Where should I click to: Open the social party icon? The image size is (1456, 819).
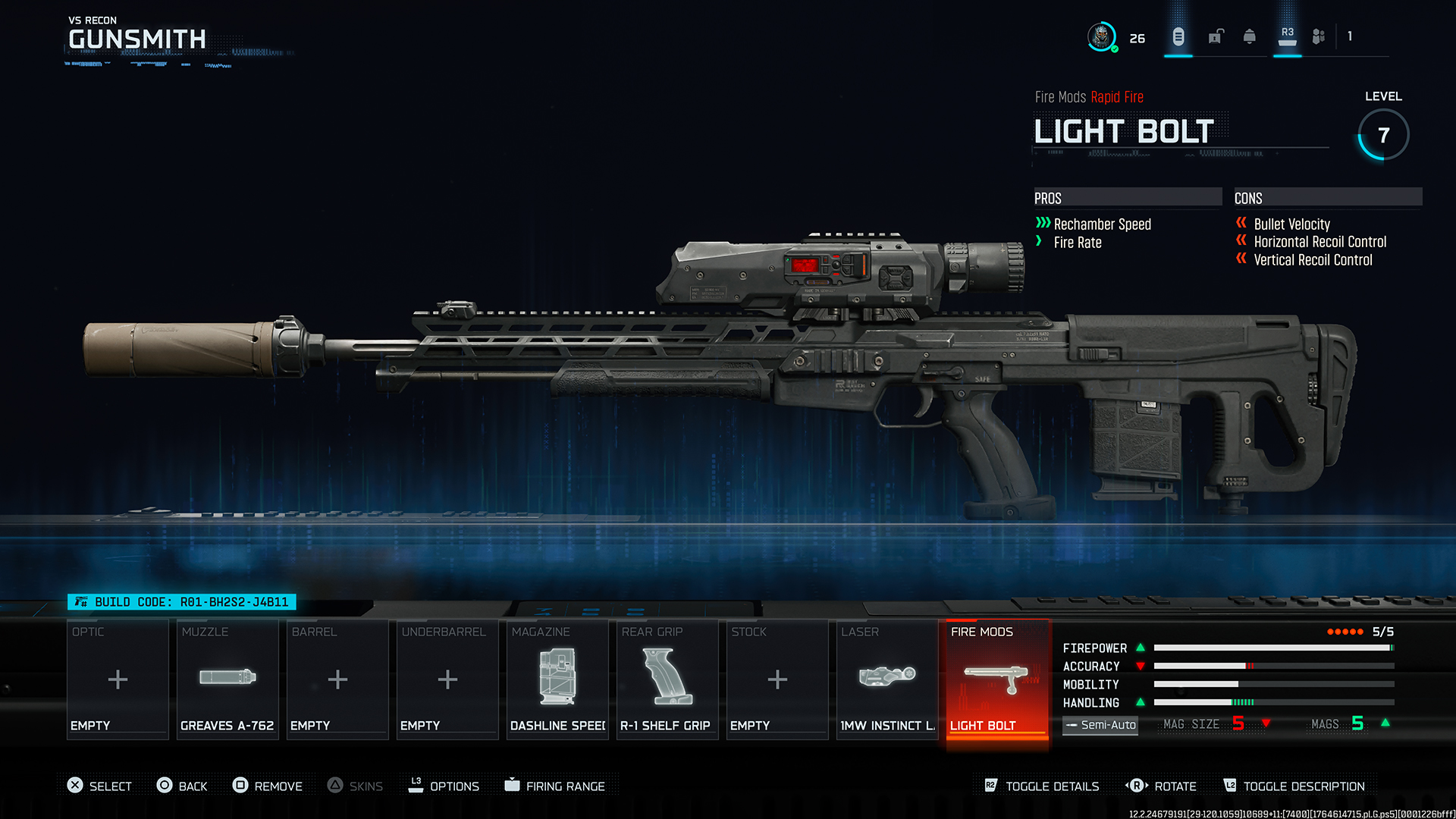pos(1319,36)
